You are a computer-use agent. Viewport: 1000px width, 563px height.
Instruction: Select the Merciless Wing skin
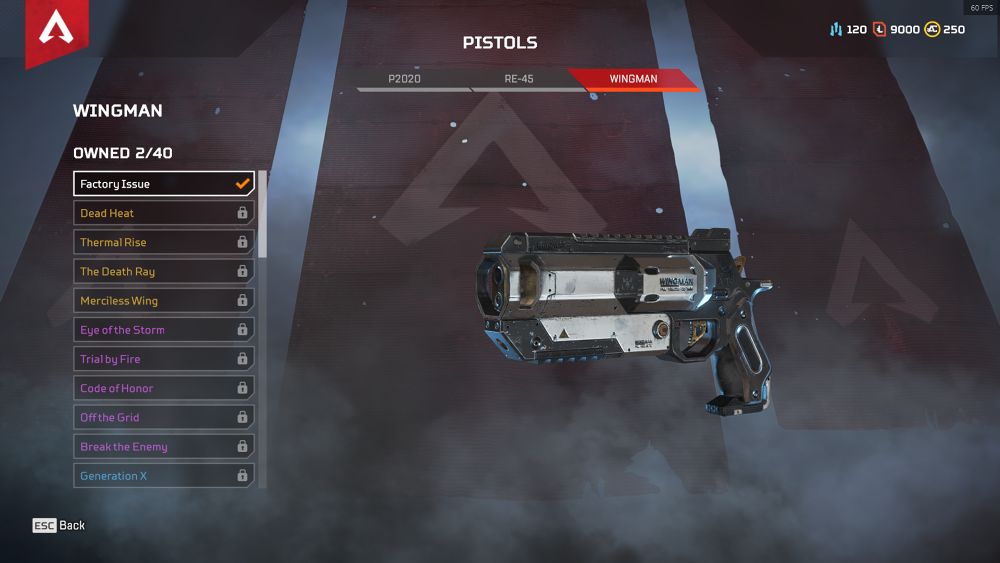(x=164, y=300)
